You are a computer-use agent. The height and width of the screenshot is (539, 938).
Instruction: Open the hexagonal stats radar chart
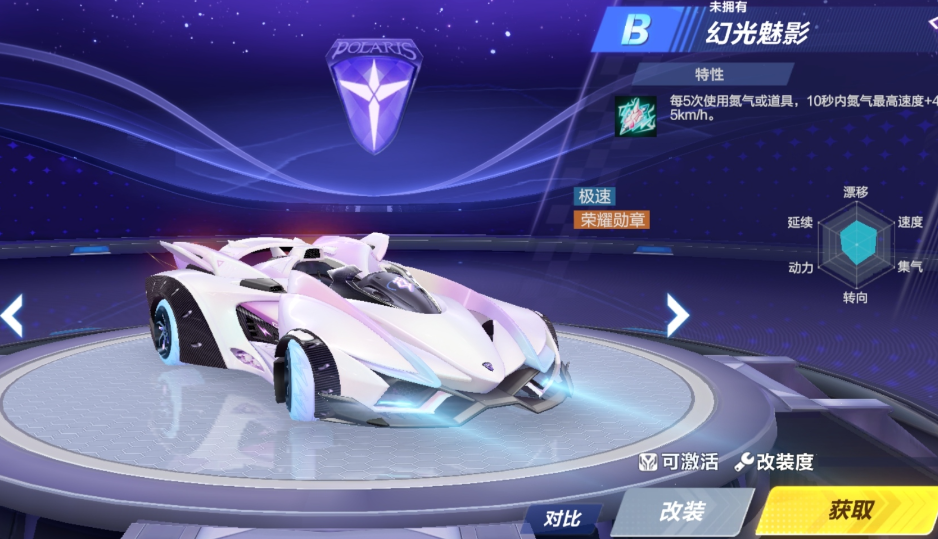pyautogui.click(x=855, y=244)
